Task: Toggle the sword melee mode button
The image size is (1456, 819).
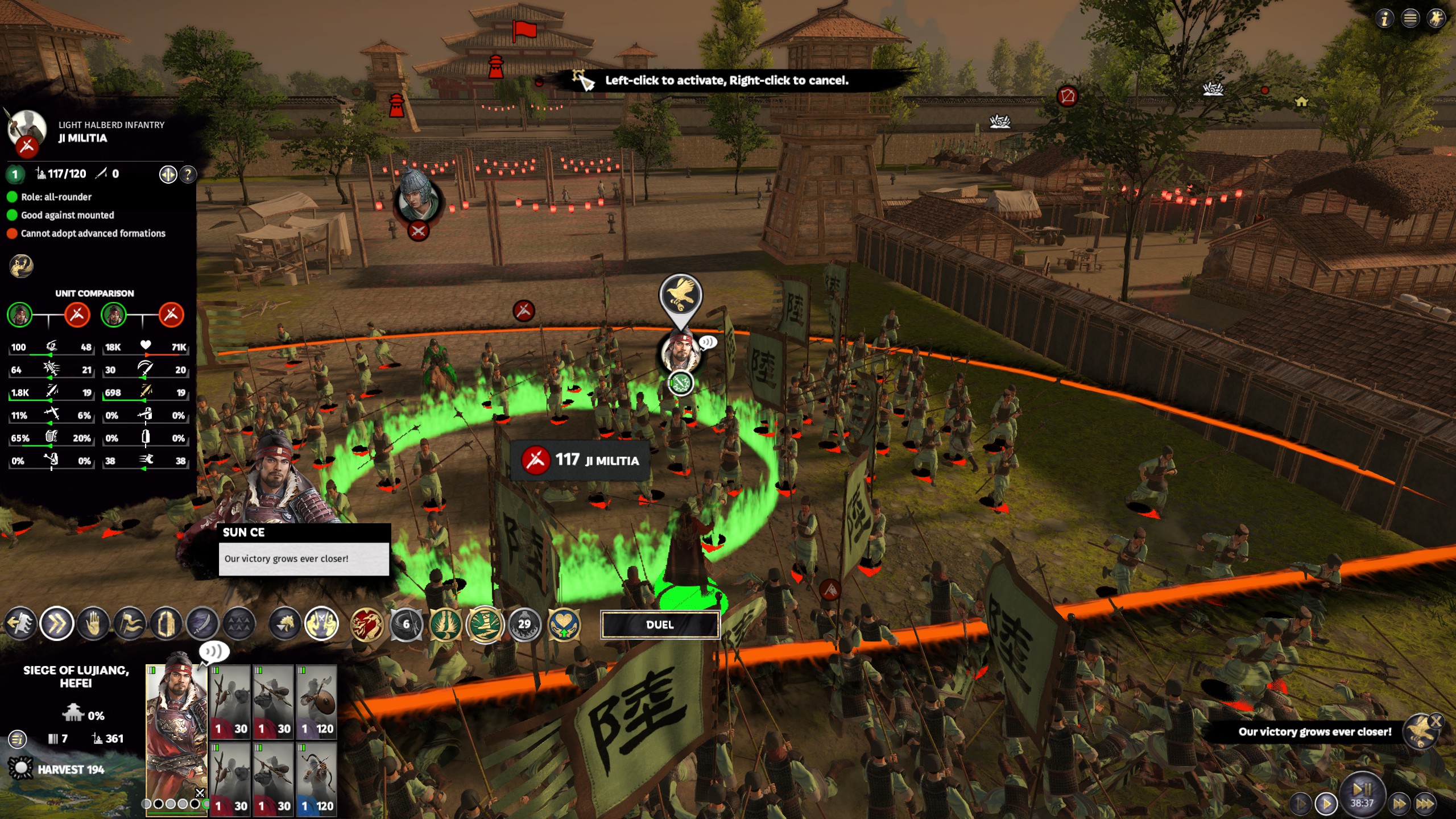Action: 202,624
